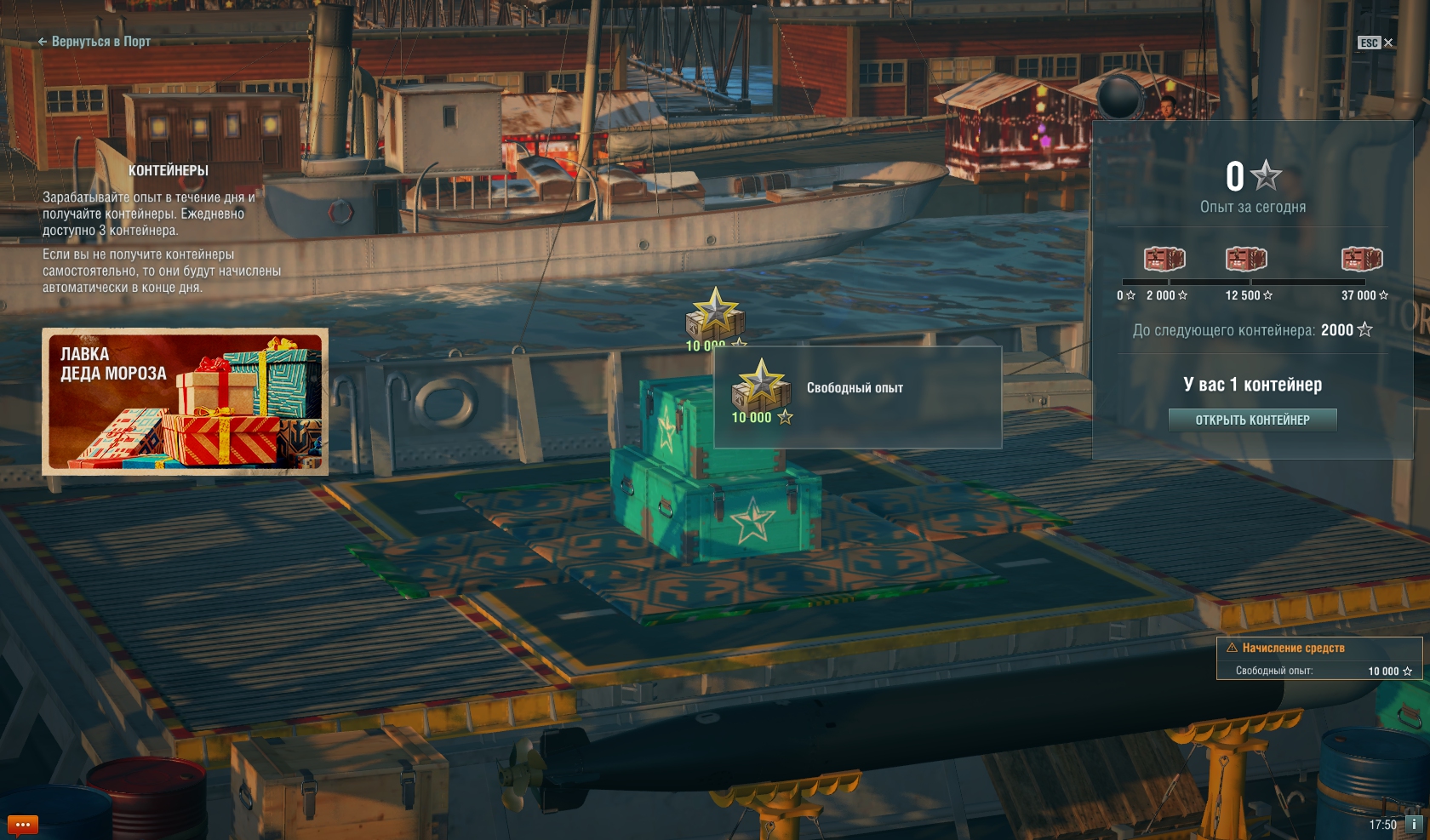Click the Начисление средств notification
Screen dimensions: 1430x840
(x=1318, y=658)
